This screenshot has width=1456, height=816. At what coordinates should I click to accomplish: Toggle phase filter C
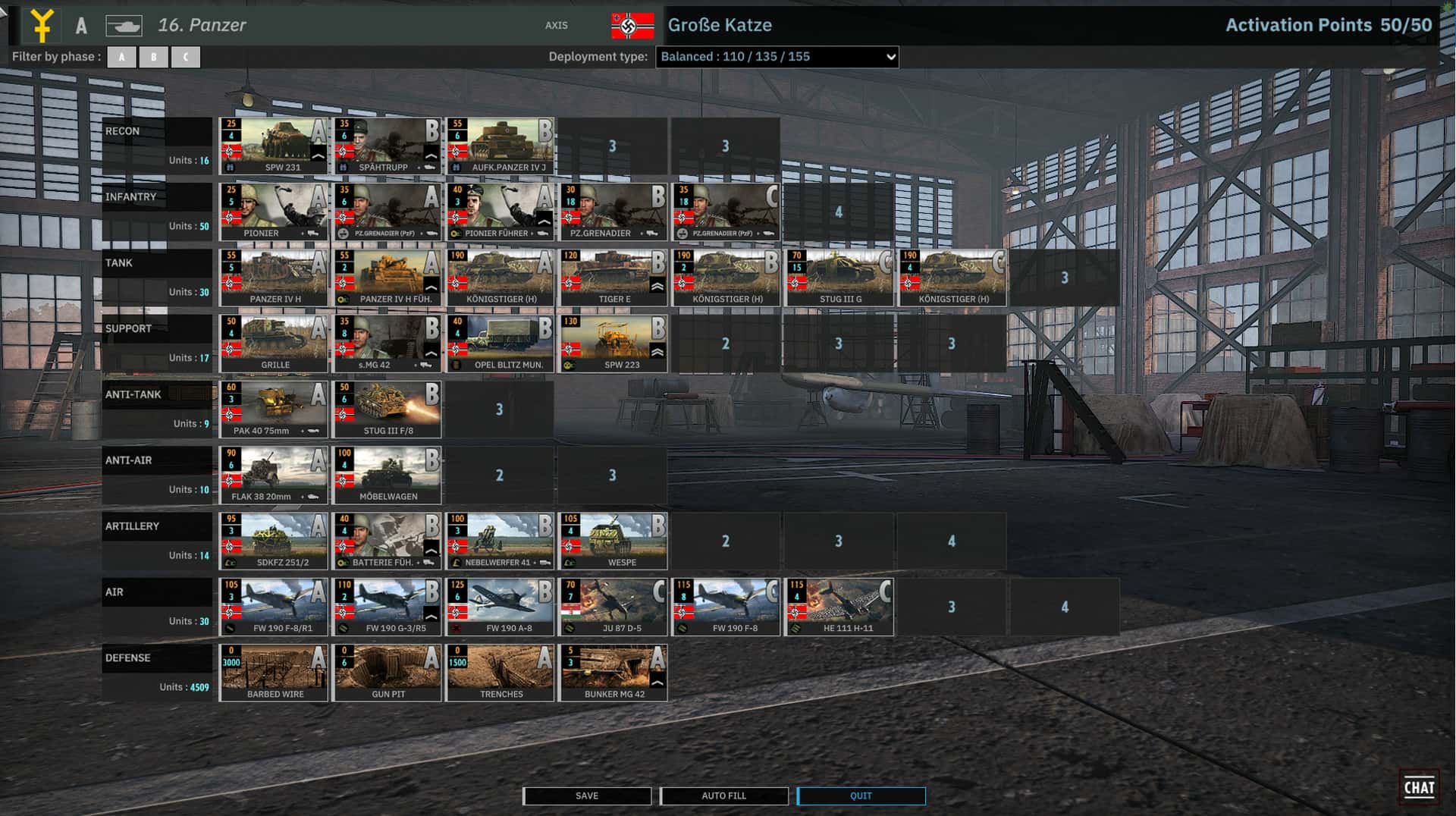tap(186, 56)
